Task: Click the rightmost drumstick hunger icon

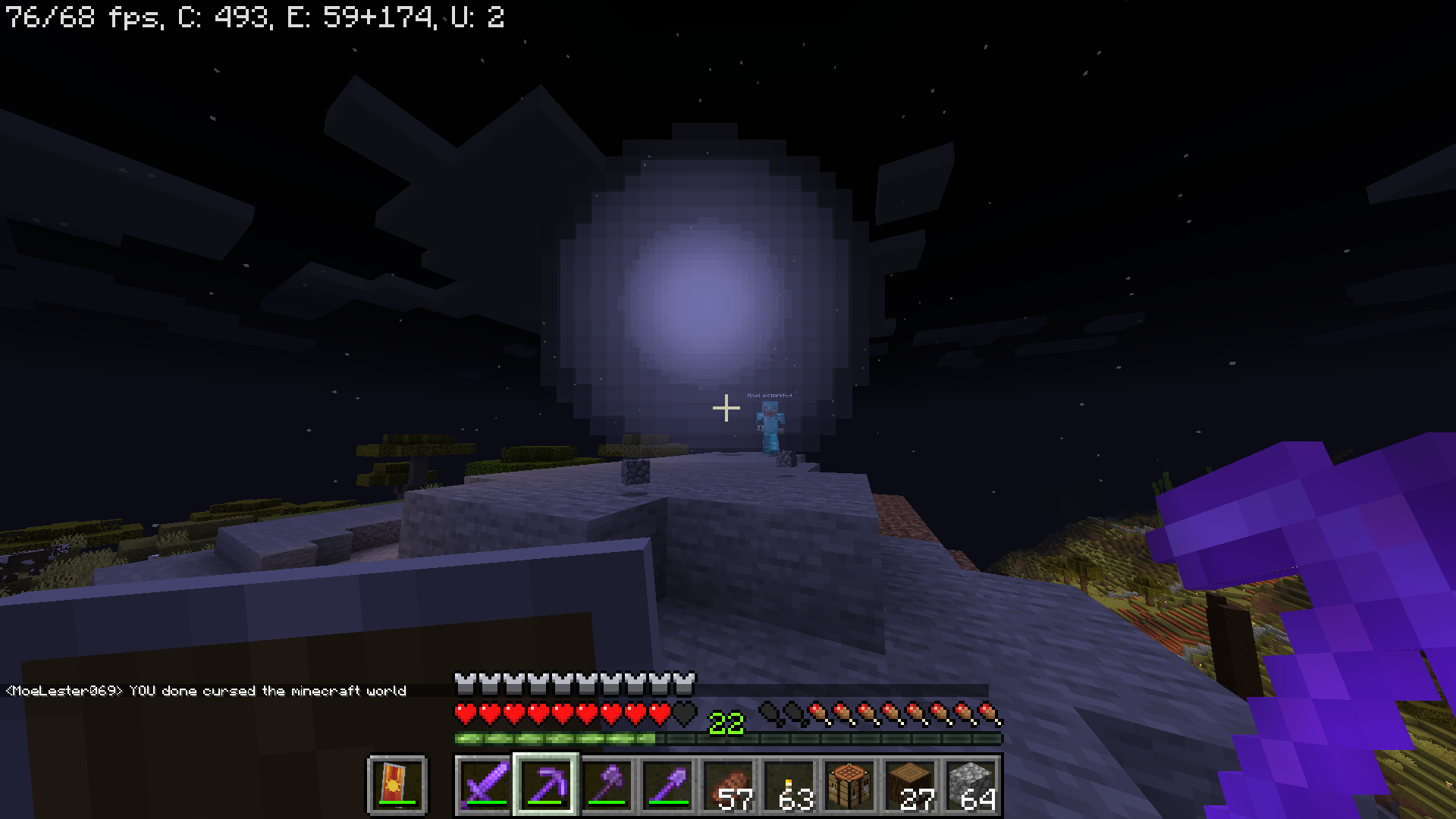Action: tap(987, 713)
